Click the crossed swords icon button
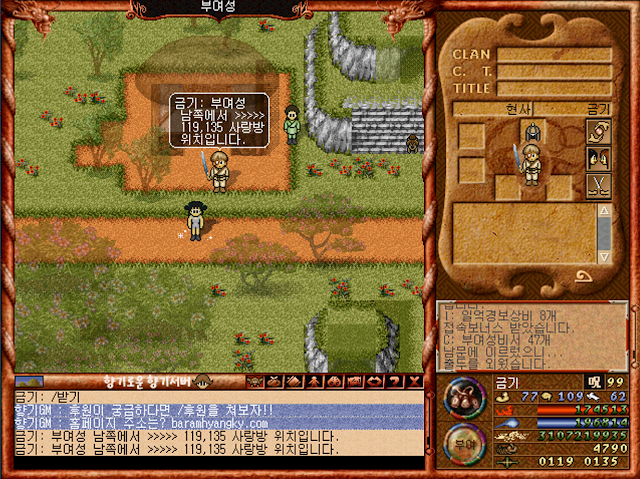 598,185
